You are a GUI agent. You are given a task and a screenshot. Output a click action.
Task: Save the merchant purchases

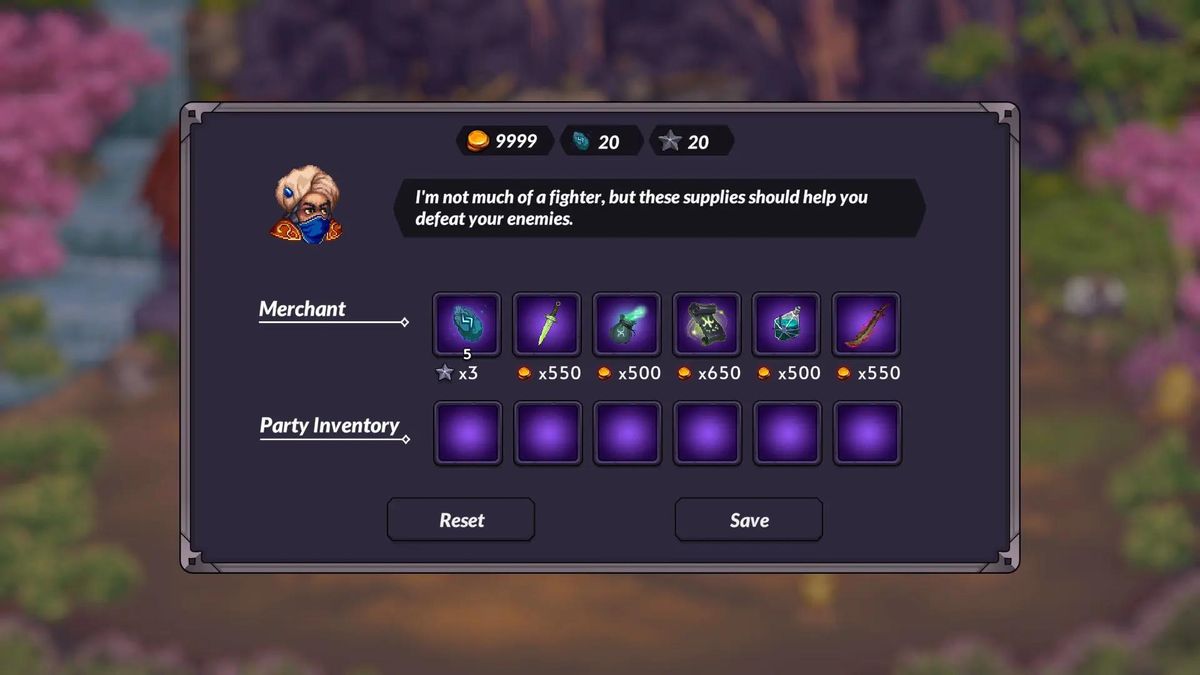coord(749,520)
